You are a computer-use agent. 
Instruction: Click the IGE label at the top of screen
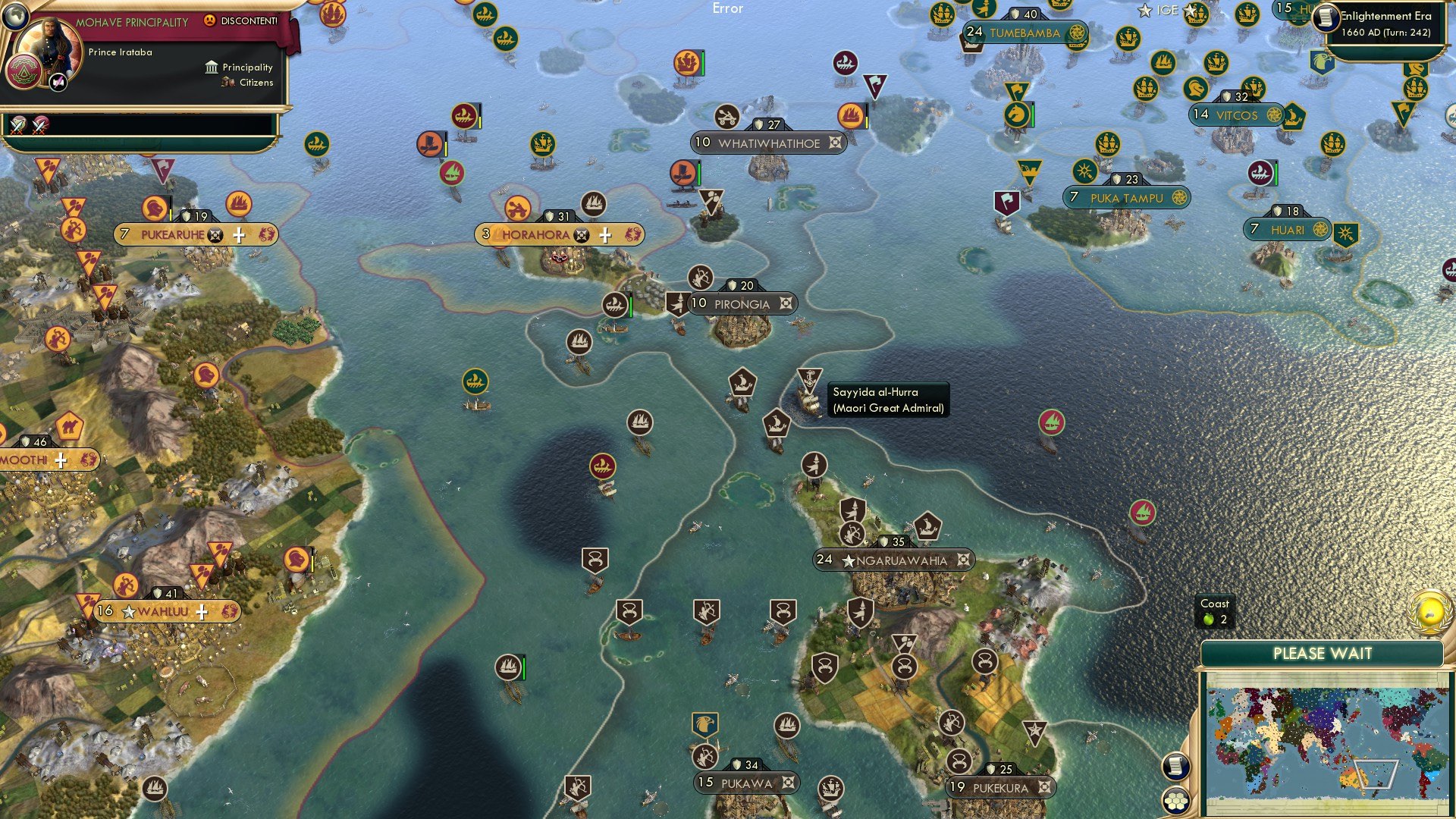[x=1166, y=10]
